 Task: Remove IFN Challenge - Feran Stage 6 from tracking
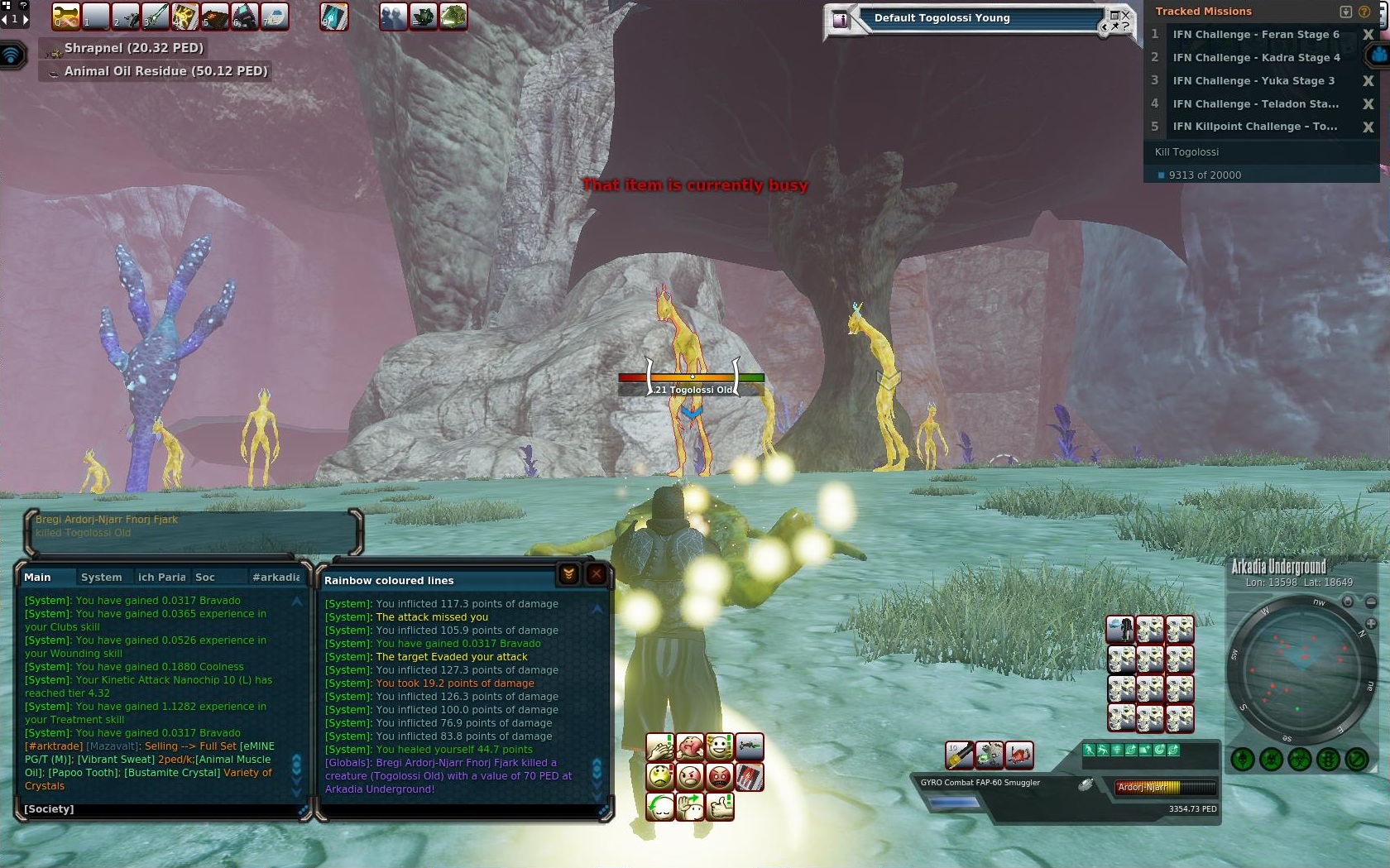pyautogui.click(x=1368, y=35)
